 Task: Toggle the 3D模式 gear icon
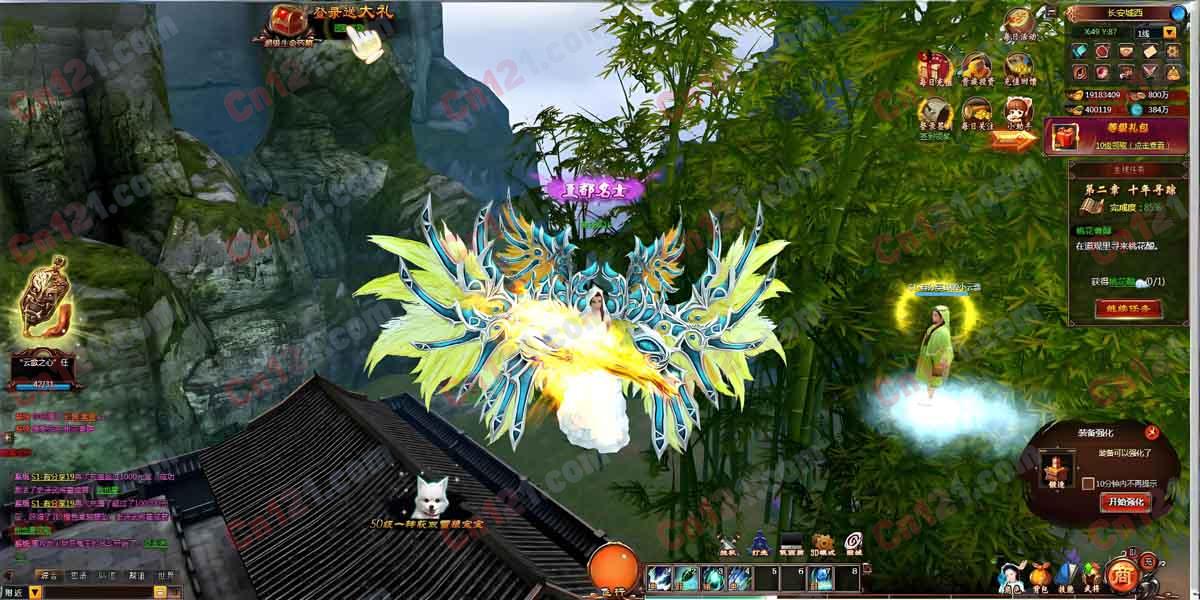(x=823, y=543)
